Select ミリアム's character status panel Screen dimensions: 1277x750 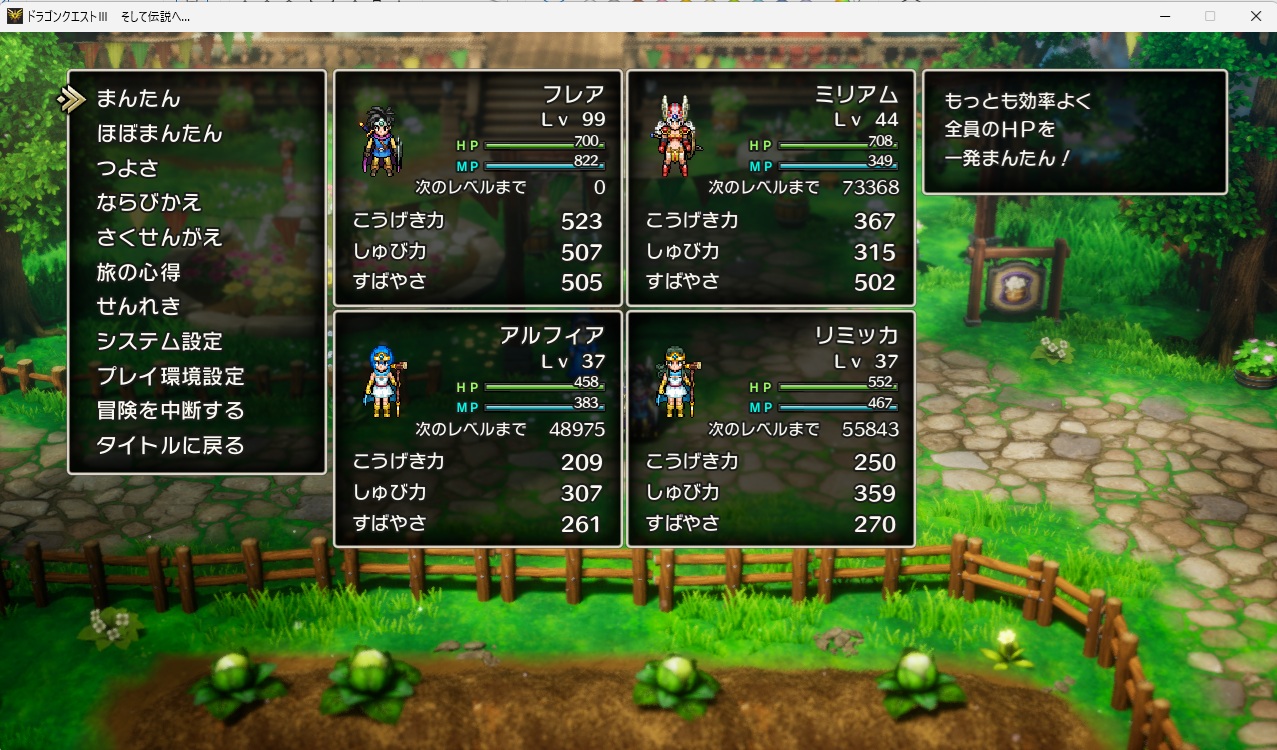coord(771,188)
